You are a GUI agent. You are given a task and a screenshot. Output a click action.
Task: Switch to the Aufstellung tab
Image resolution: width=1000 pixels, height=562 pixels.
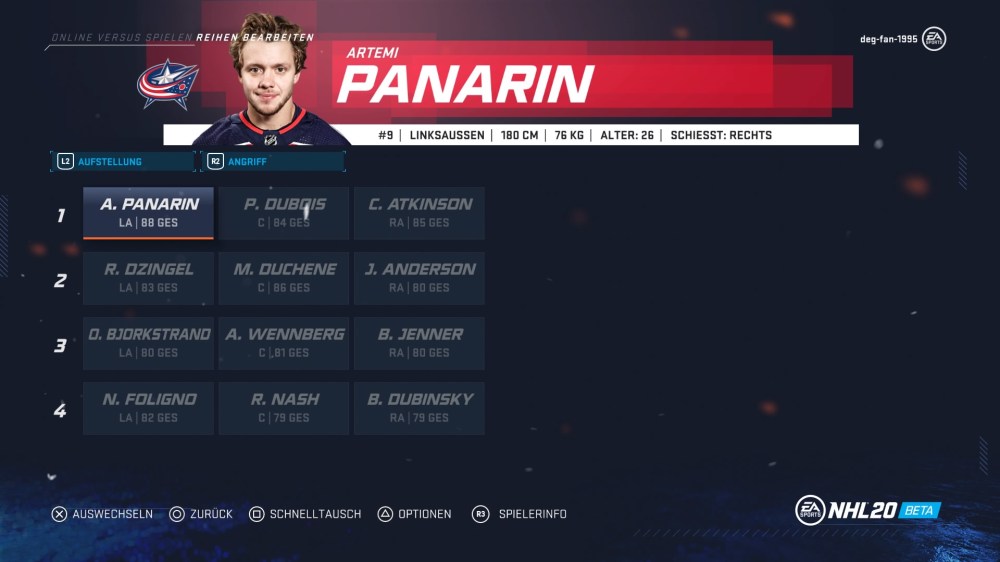tap(122, 161)
